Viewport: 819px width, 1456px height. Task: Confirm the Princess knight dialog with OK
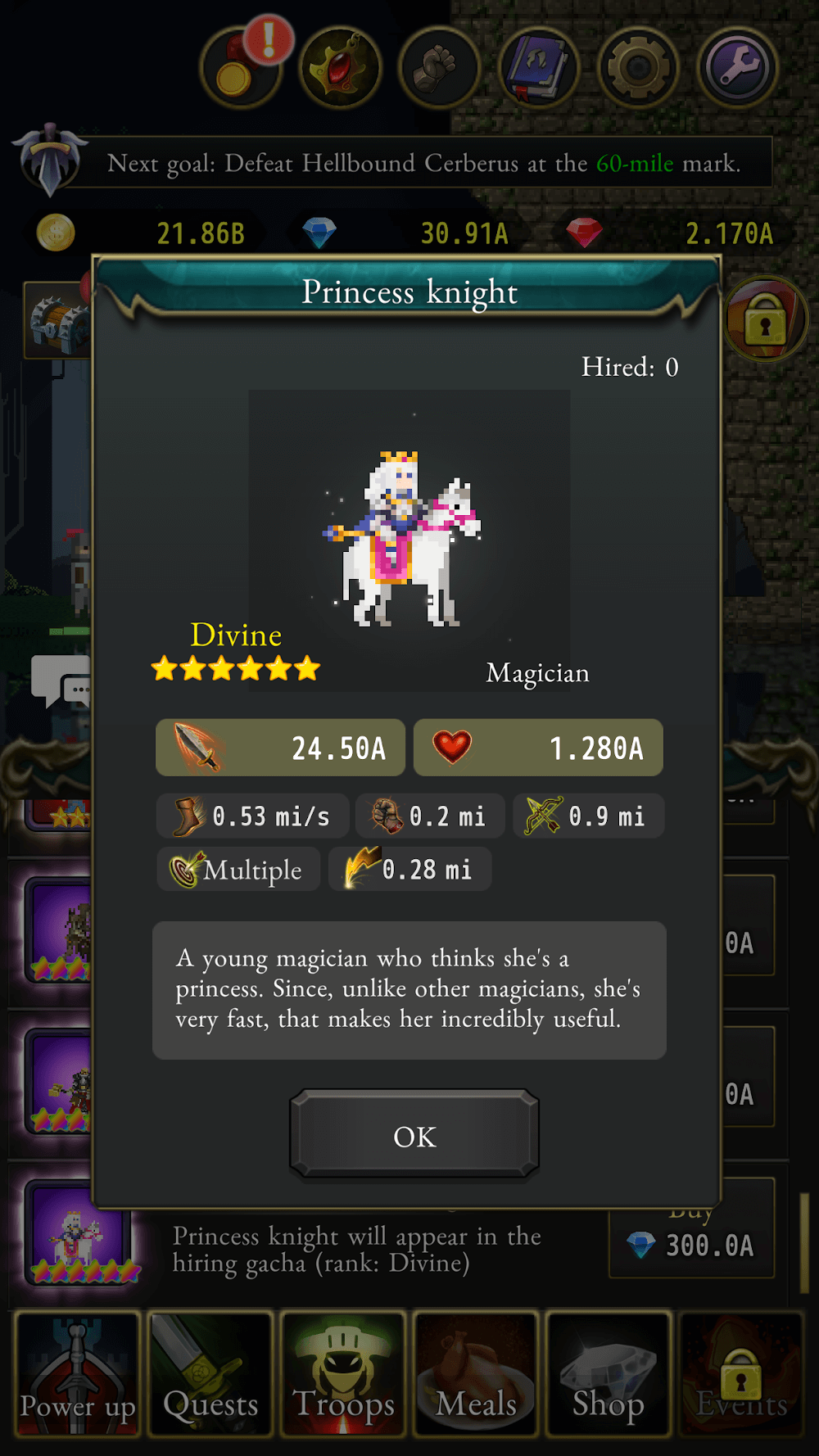(x=414, y=1136)
